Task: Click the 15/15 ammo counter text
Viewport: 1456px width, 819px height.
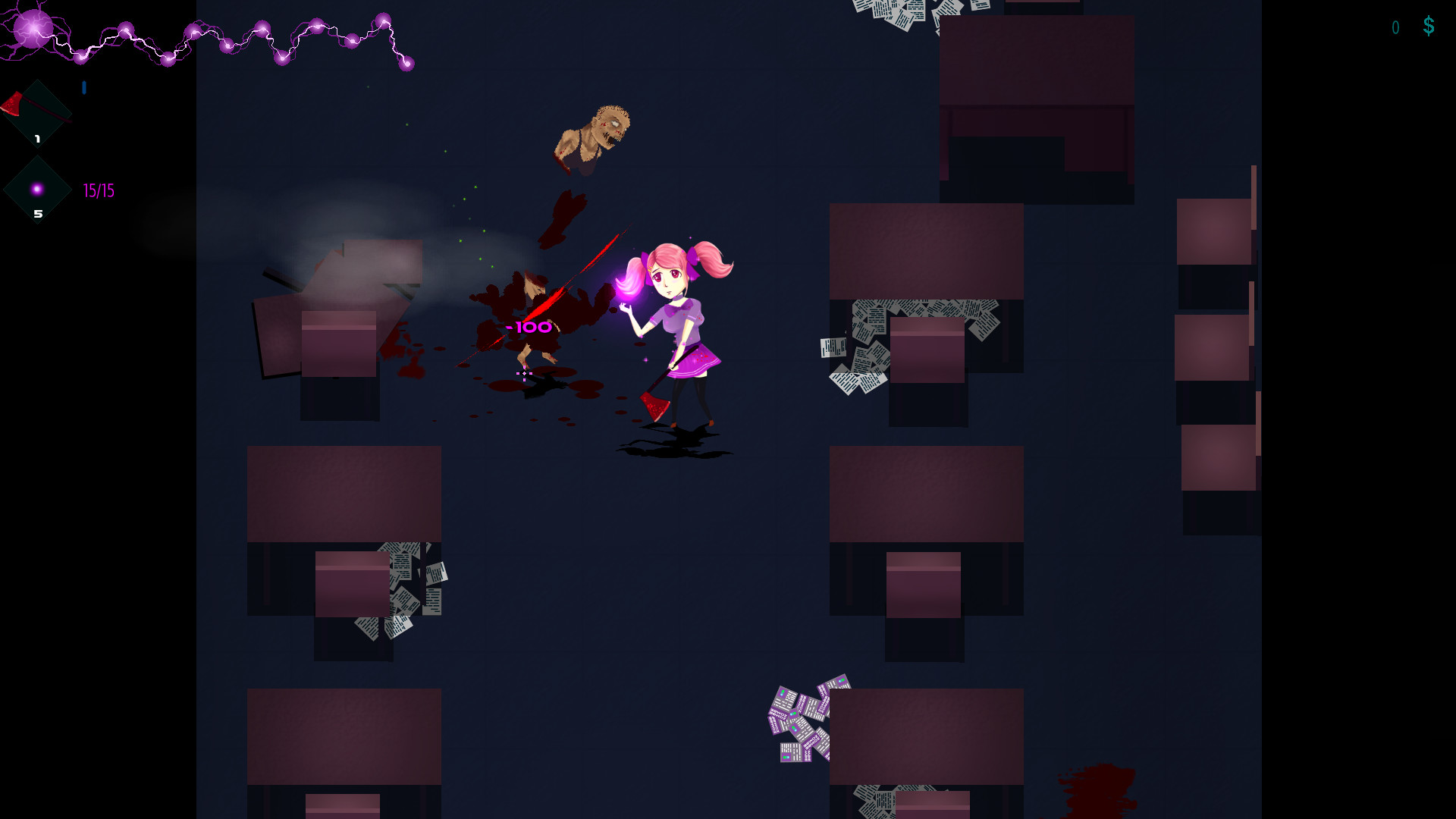Action: (98, 190)
